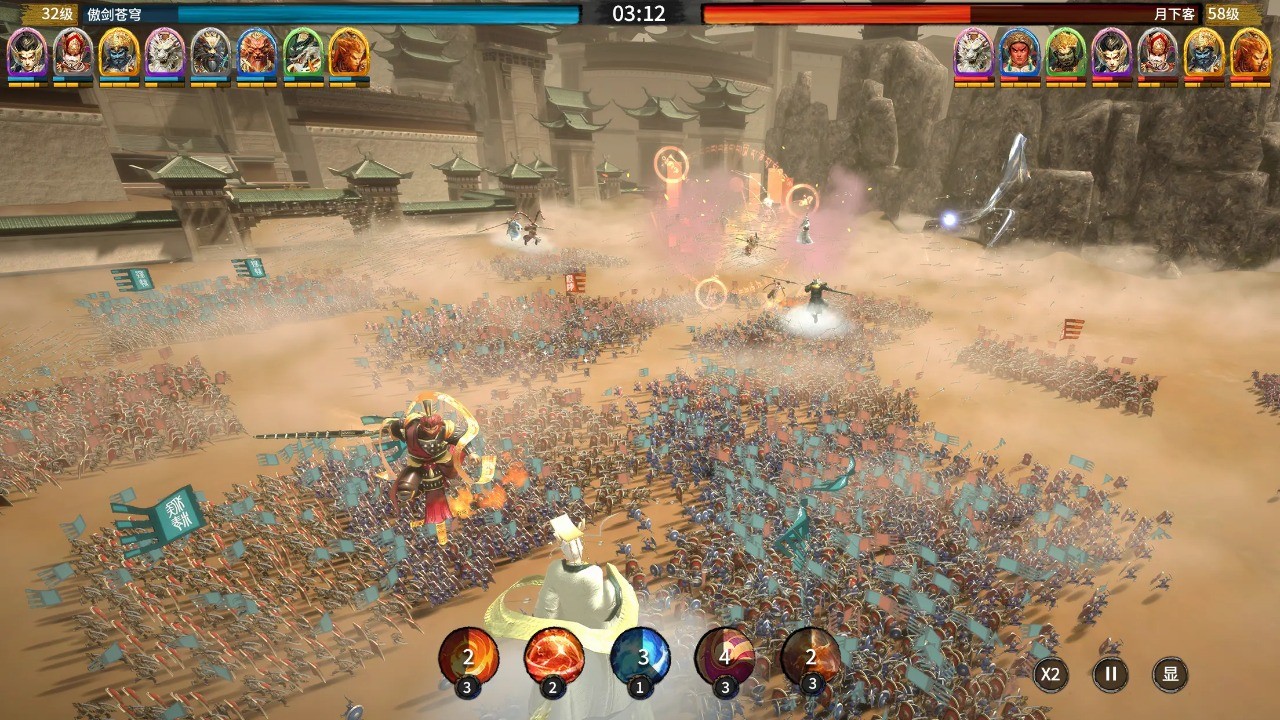Click the opponent name 月下客
This screenshot has width=1280, height=720.
click(x=1174, y=14)
